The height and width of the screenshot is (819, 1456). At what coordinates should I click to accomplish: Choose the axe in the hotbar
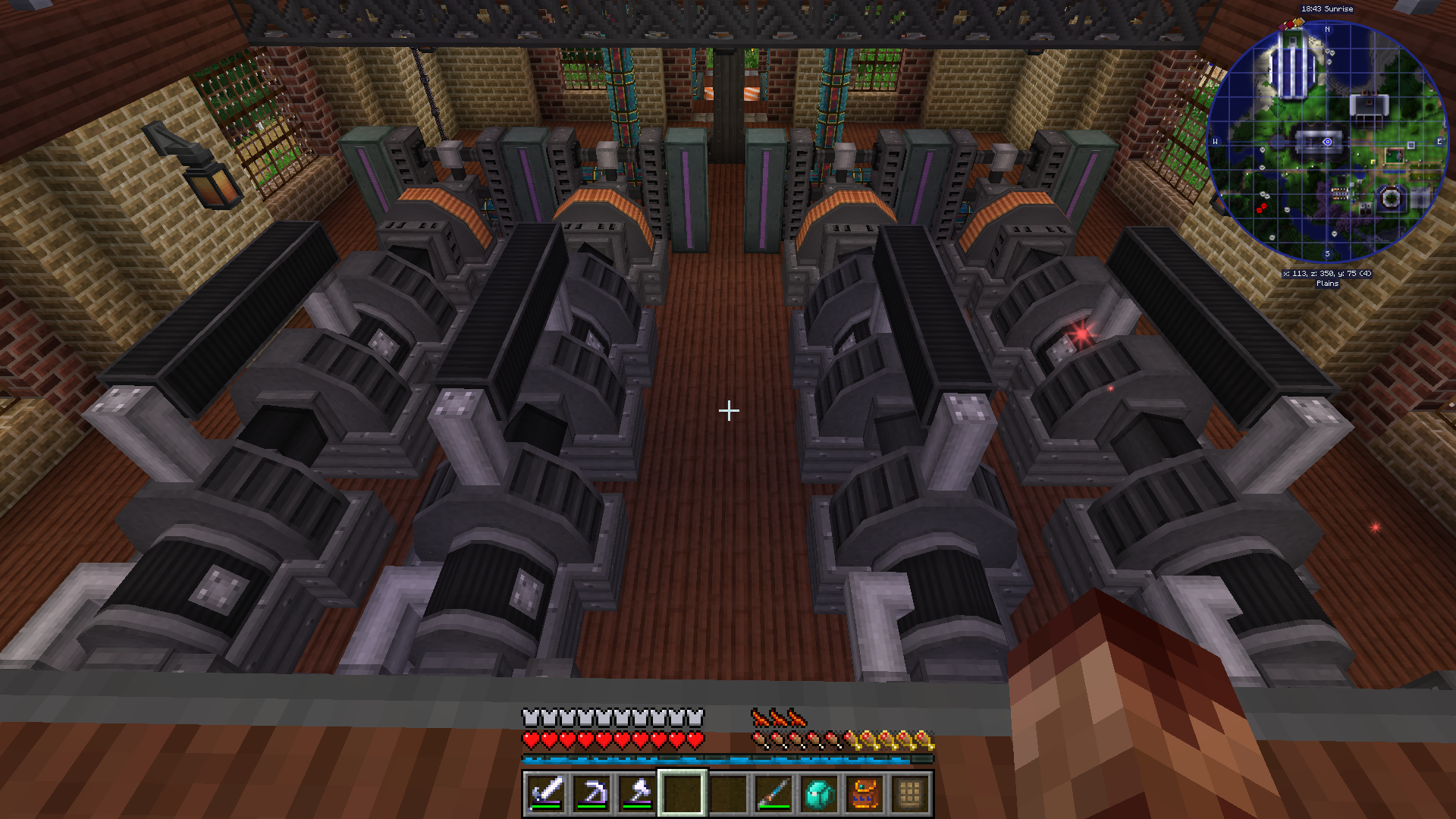[x=637, y=794]
